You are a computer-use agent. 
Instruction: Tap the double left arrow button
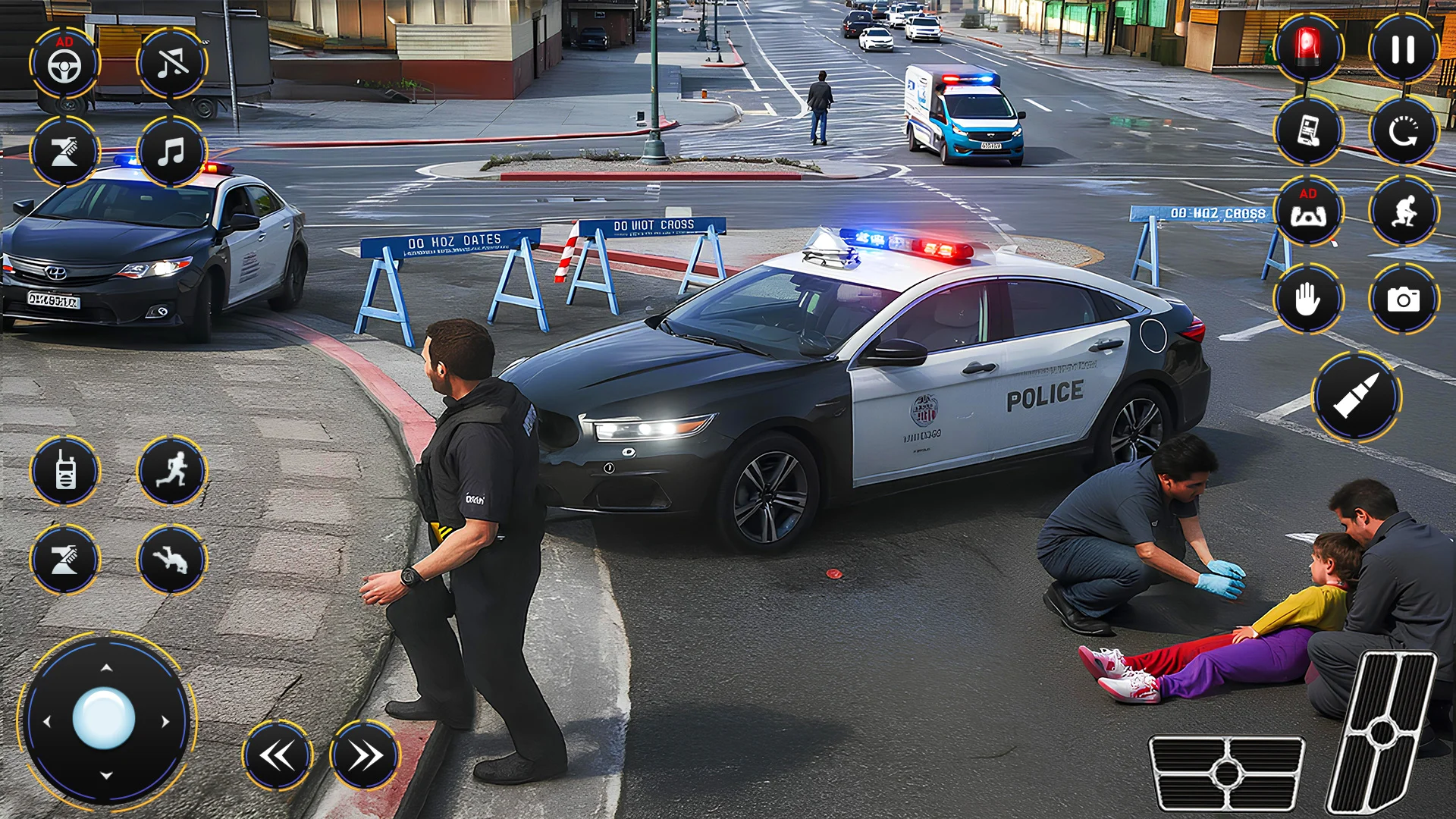pyautogui.click(x=278, y=755)
